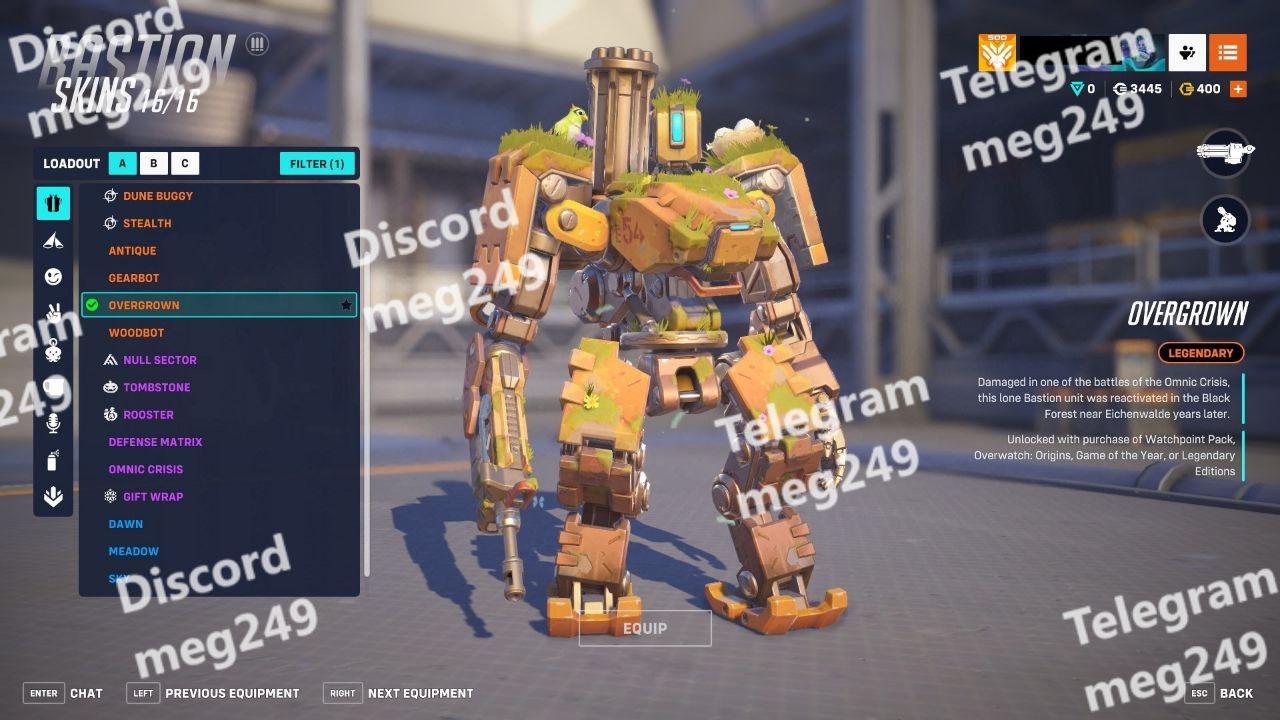Screen dimensions: 1280x720
Task: Click the Equip button
Action: 645,628
